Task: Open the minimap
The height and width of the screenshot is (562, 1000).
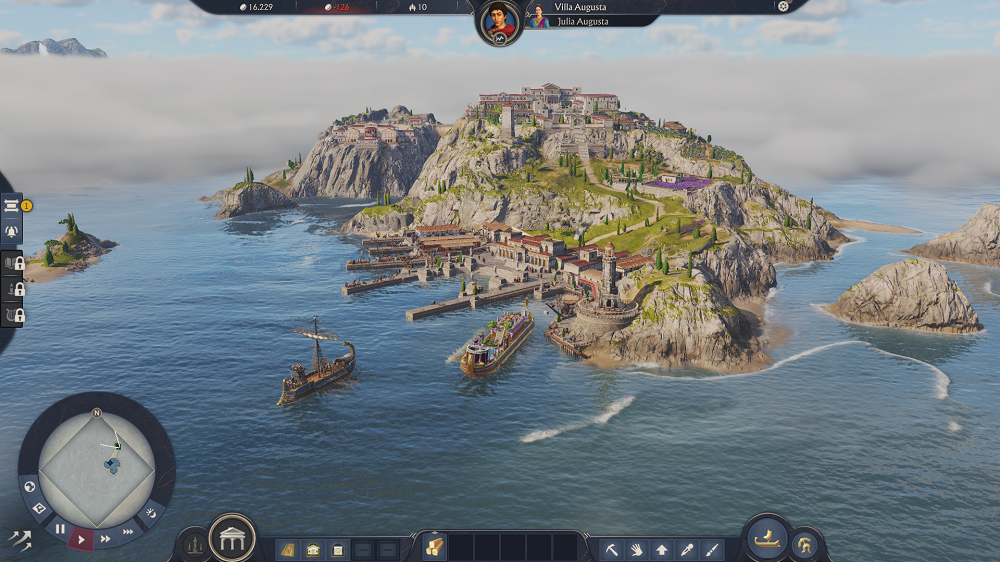Action: (x=96, y=461)
